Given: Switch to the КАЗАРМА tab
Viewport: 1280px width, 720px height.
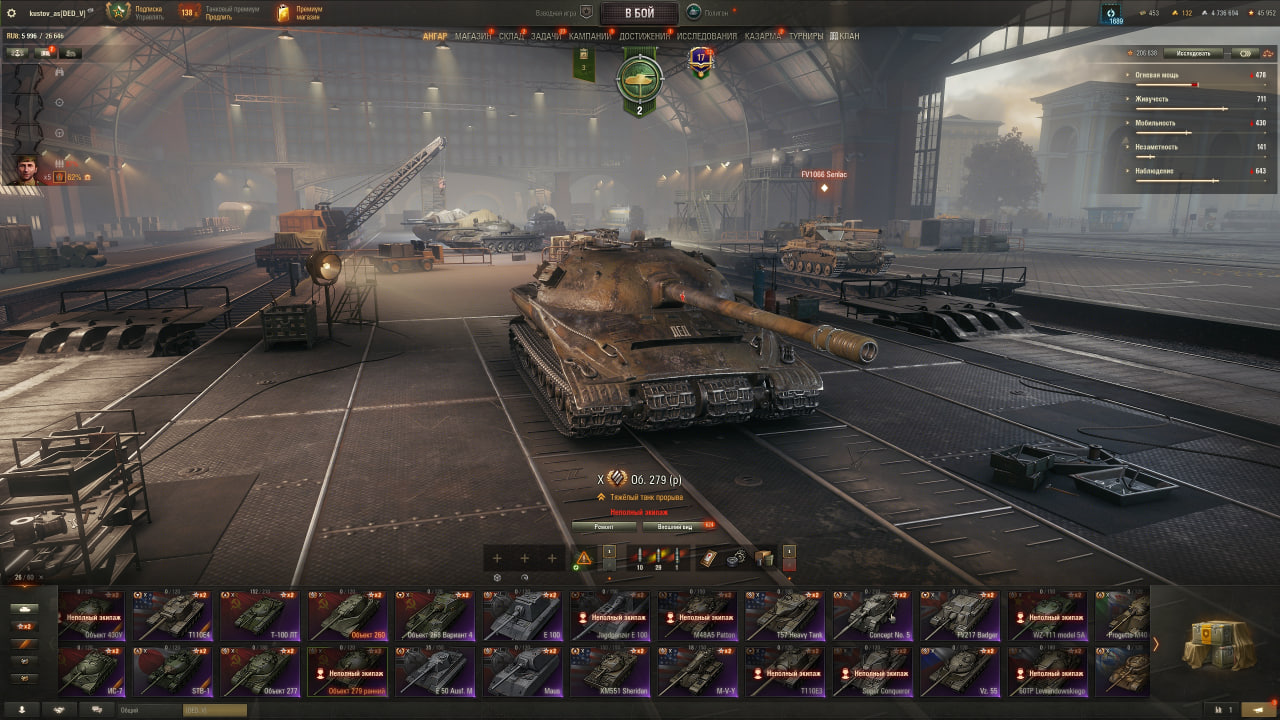Looking at the screenshot, I should [x=763, y=36].
